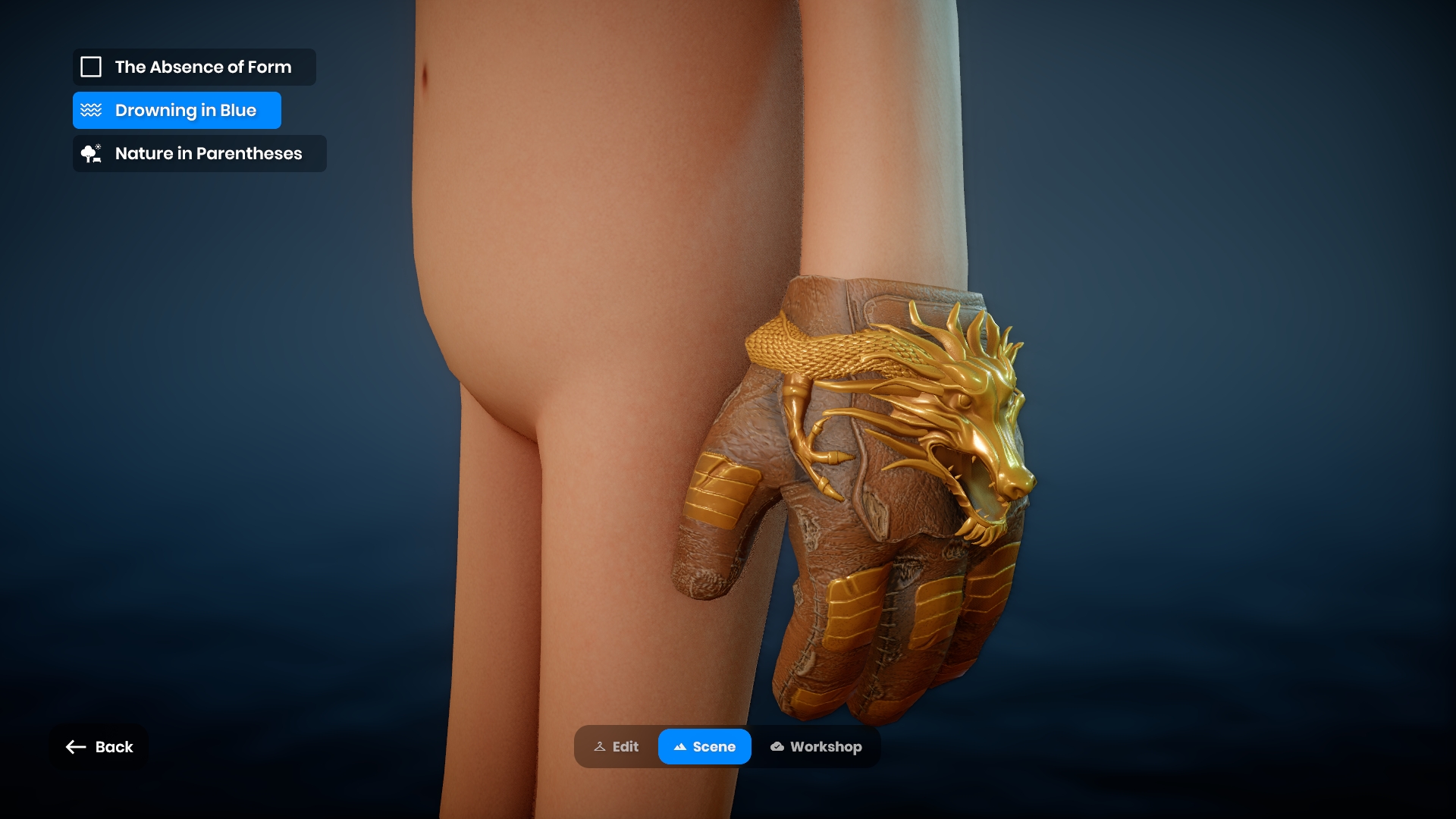Choose the Drowning in Blue scene
Image resolution: width=1456 pixels, height=819 pixels.
[x=177, y=111]
